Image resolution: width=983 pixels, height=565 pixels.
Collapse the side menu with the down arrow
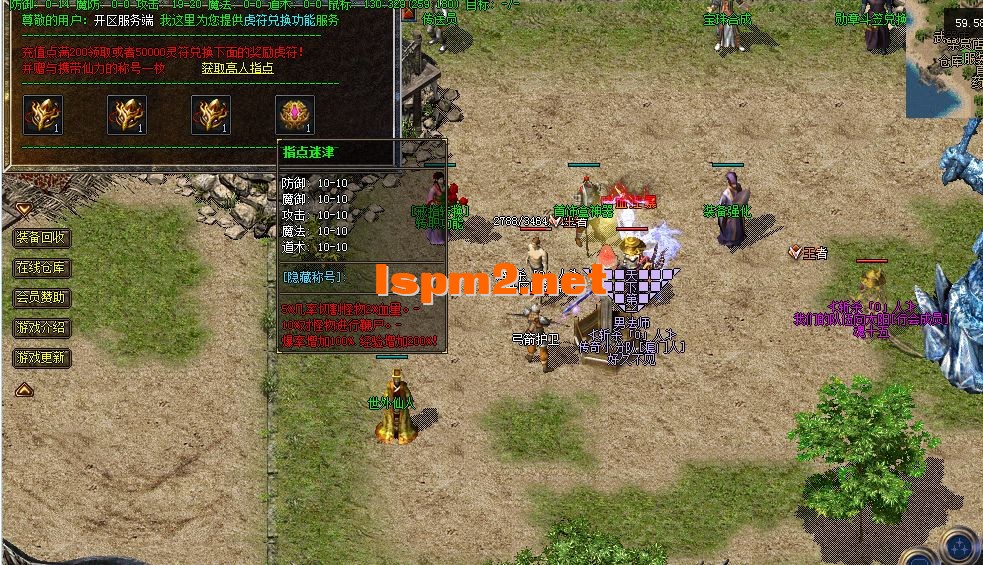(23, 209)
